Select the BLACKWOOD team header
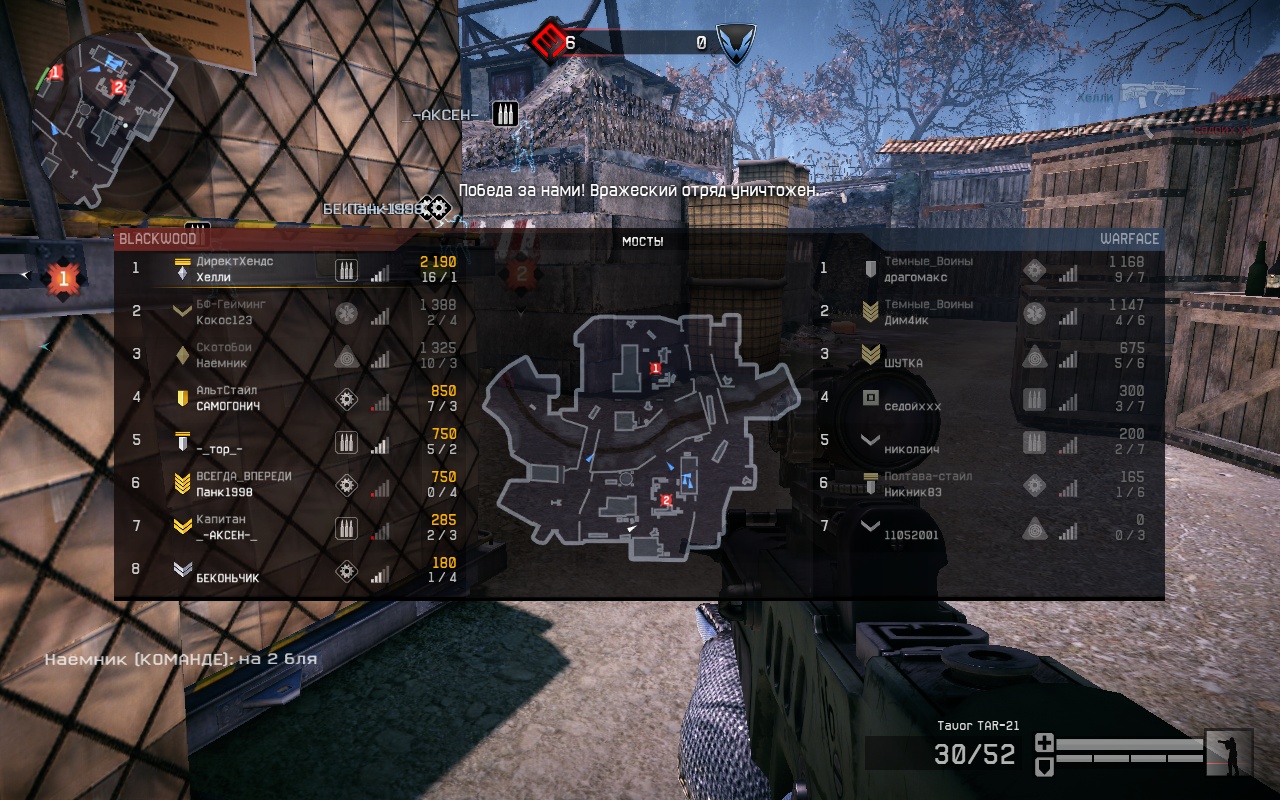 (x=157, y=239)
